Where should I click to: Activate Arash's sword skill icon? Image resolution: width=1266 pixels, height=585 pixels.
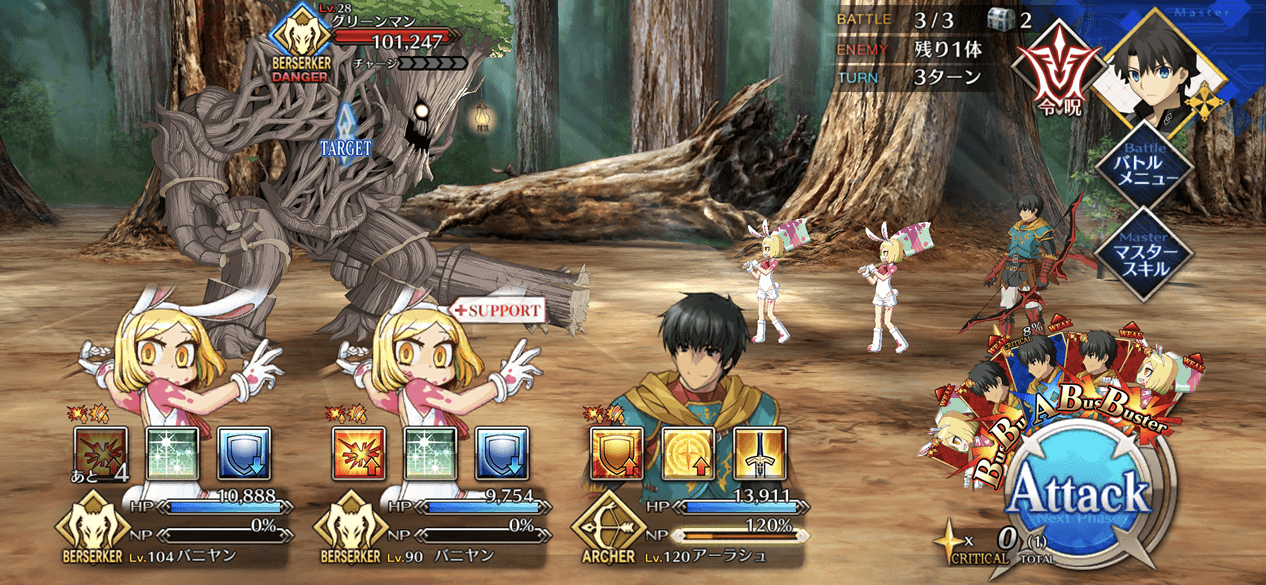[x=759, y=452]
